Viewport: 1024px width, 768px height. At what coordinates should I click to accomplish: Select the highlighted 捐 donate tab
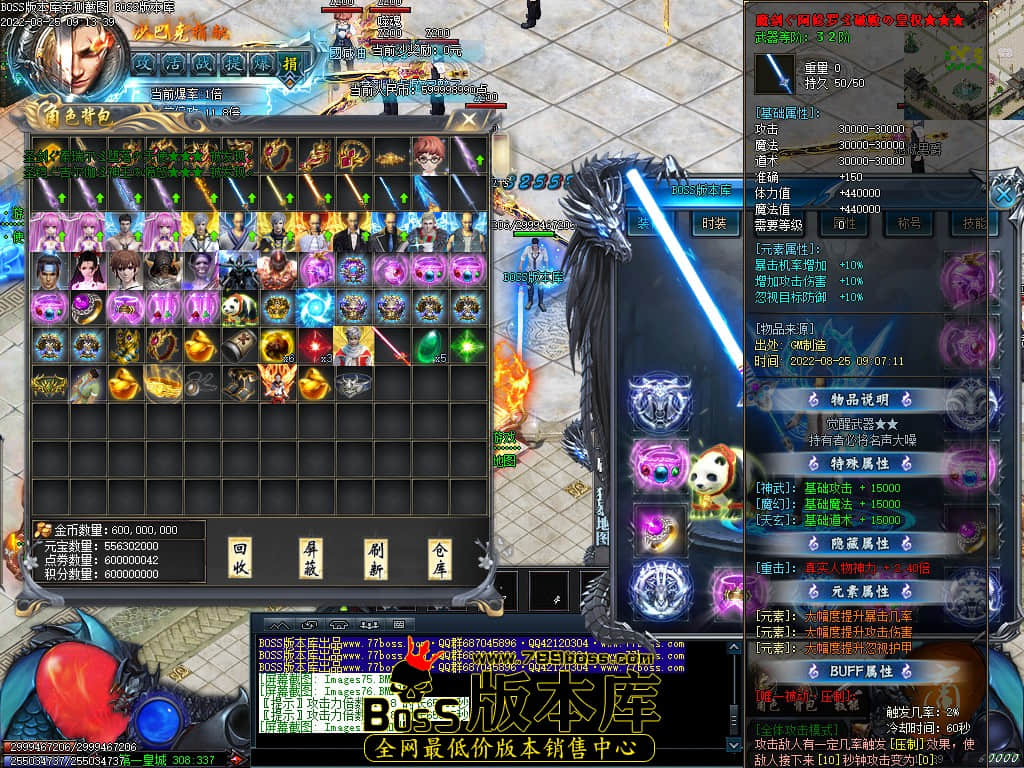[x=290, y=64]
